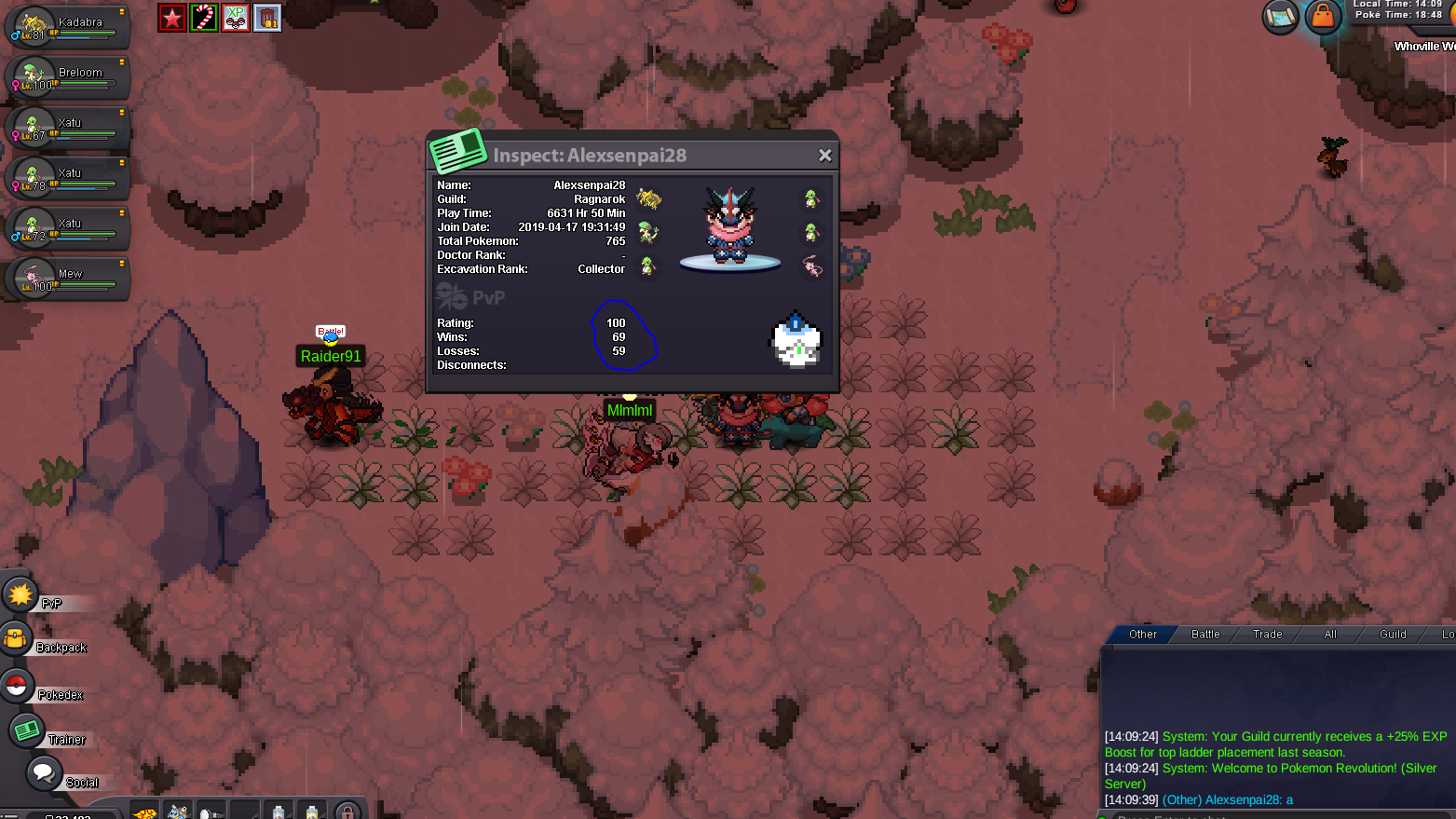Open the Pokedex
1456x819 pixels.
pyautogui.click(x=17, y=686)
